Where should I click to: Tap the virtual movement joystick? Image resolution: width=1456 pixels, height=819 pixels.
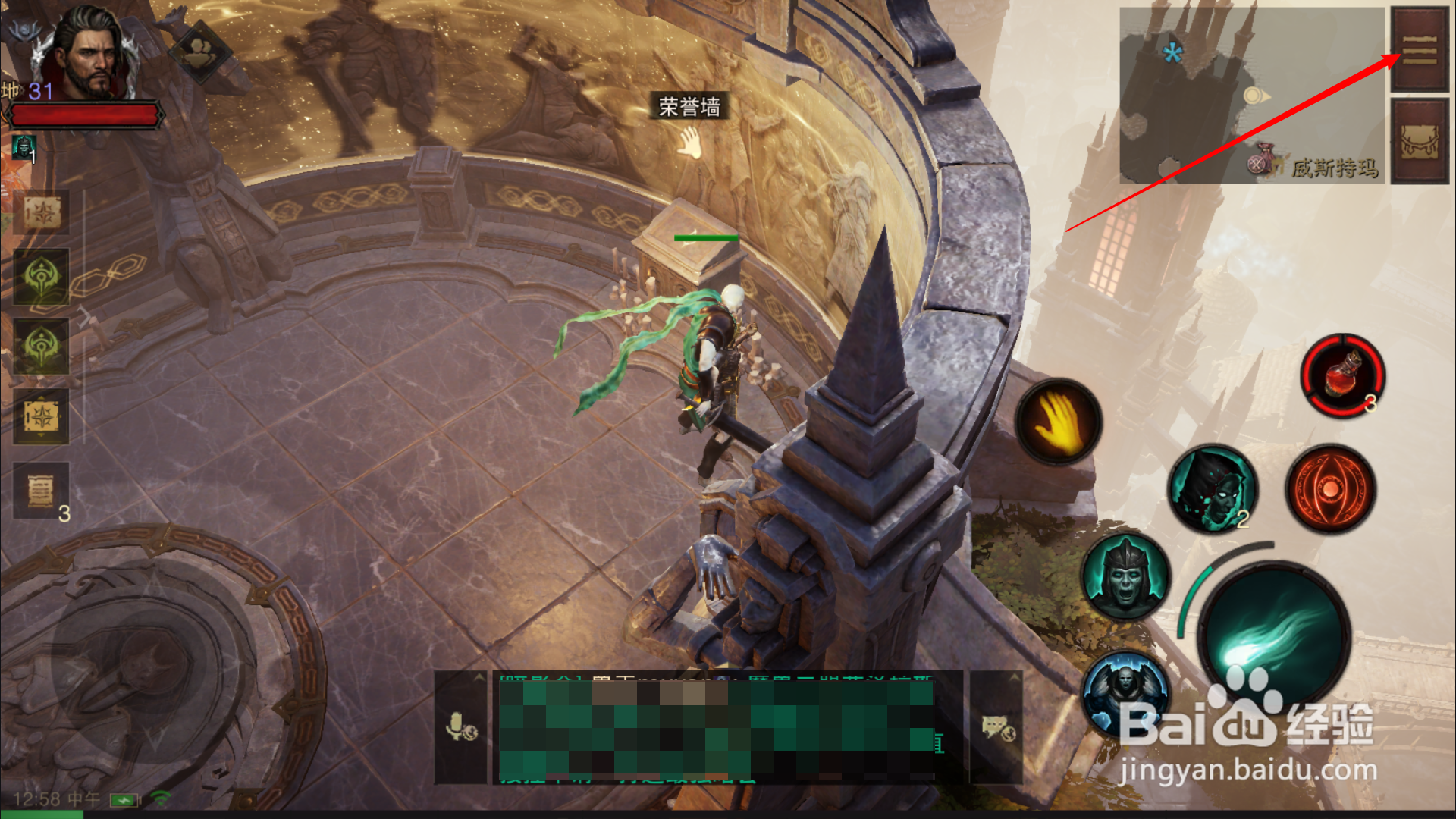coord(152,667)
